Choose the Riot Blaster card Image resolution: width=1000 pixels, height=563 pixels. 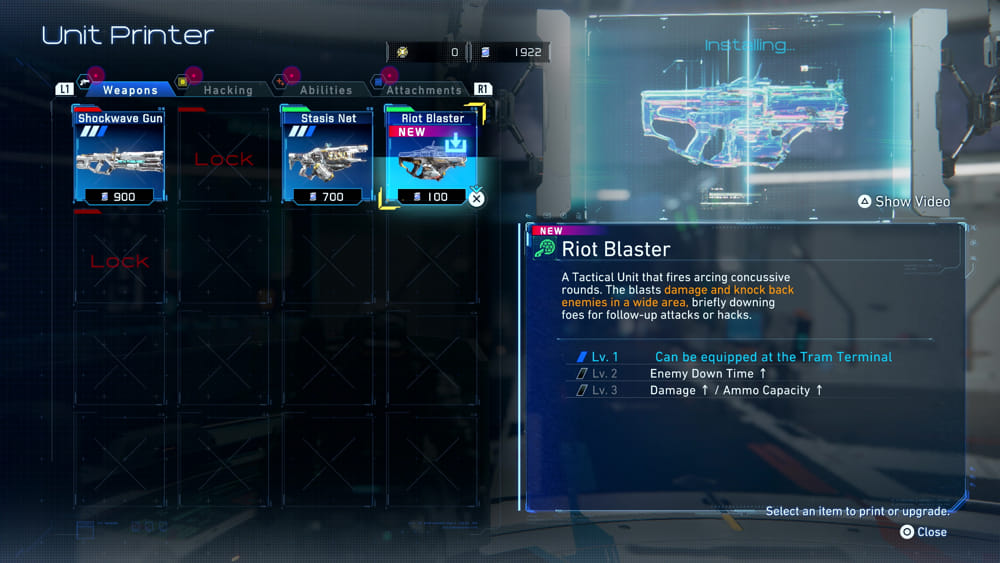432,157
